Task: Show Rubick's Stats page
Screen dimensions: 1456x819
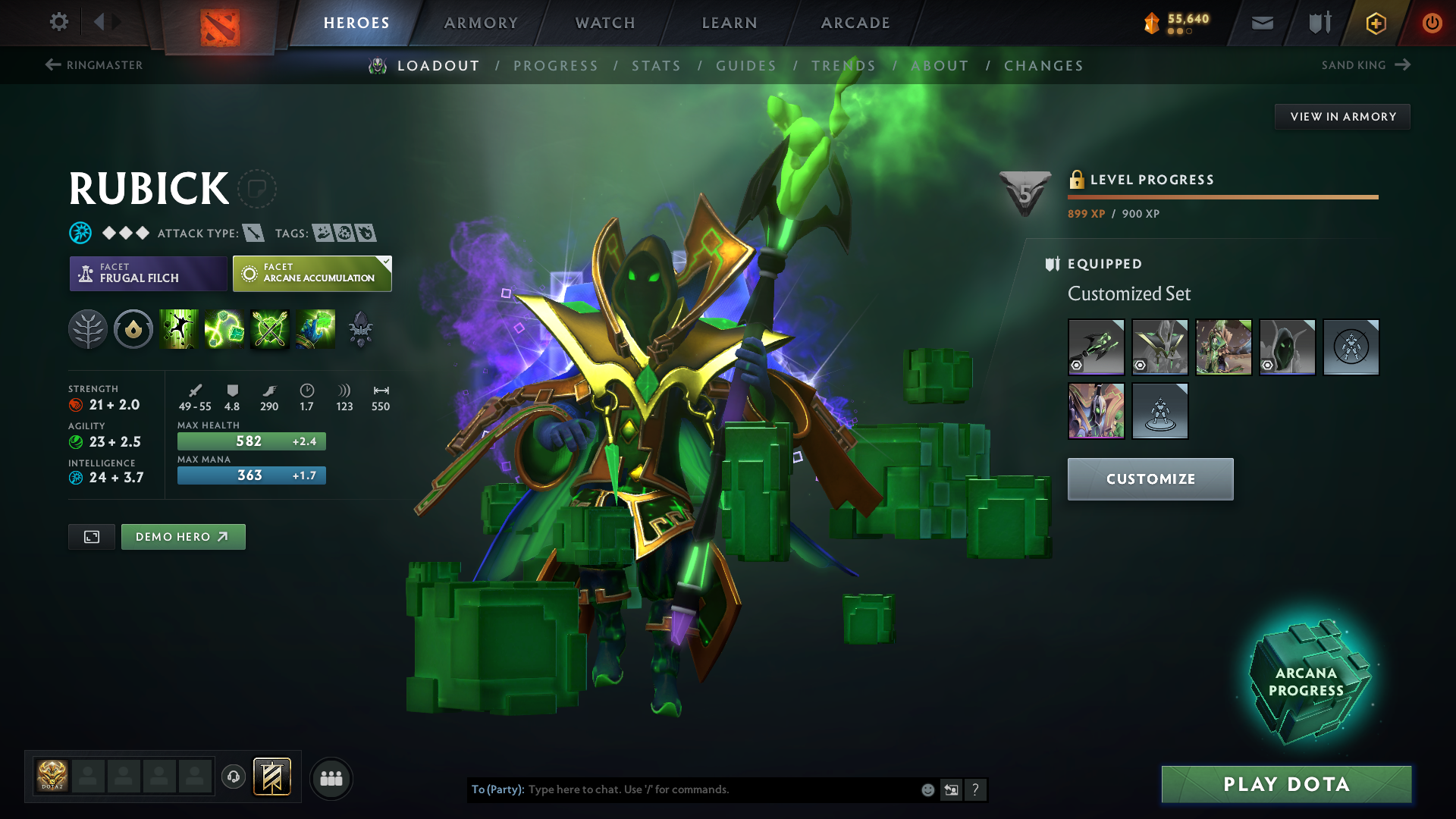Action: (656, 66)
